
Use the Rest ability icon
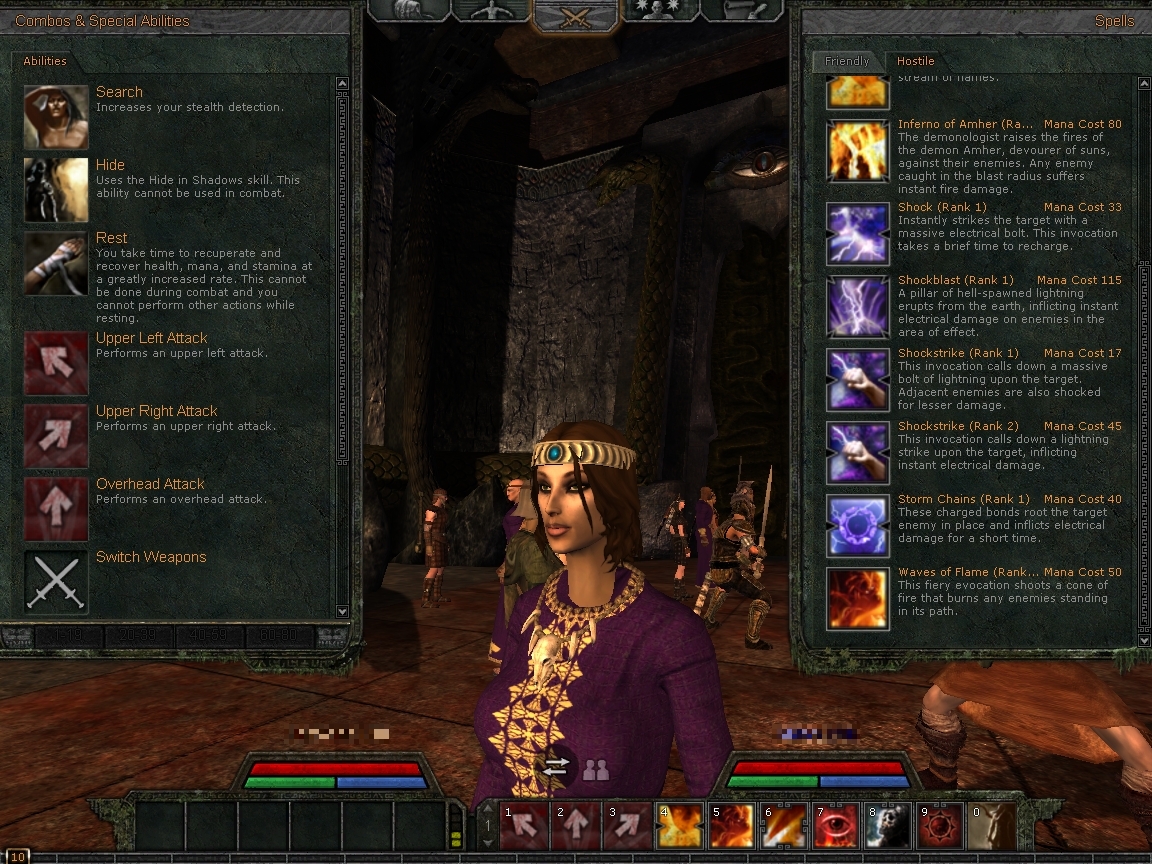(x=56, y=264)
